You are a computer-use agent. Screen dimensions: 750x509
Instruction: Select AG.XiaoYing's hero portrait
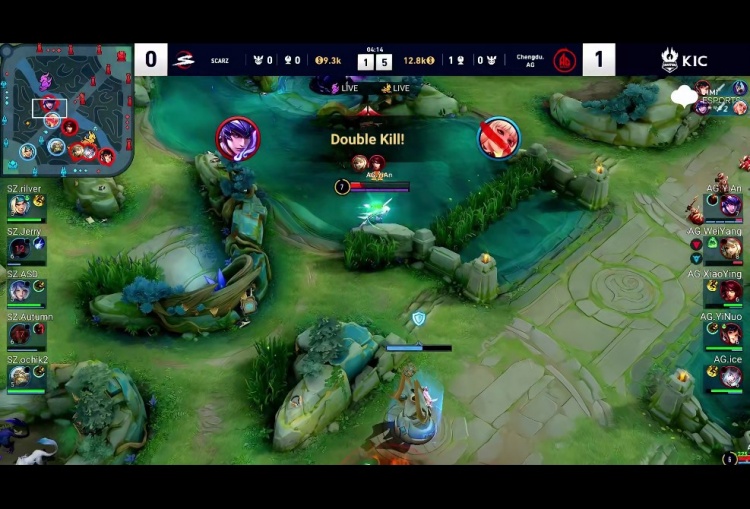pyautogui.click(x=731, y=291)
